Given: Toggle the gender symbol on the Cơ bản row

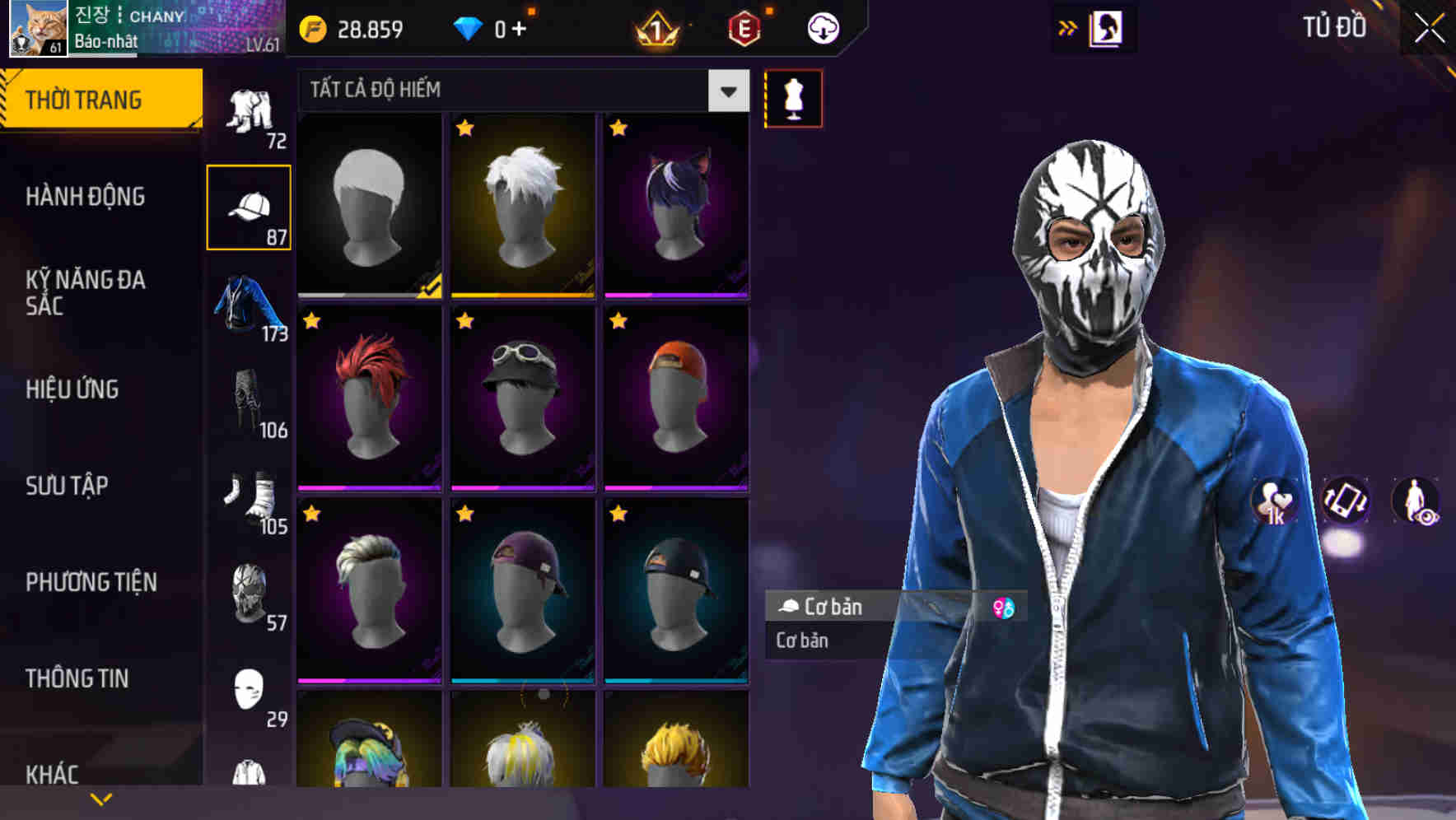Looking at the screenshot, I should coord(1006,608).
